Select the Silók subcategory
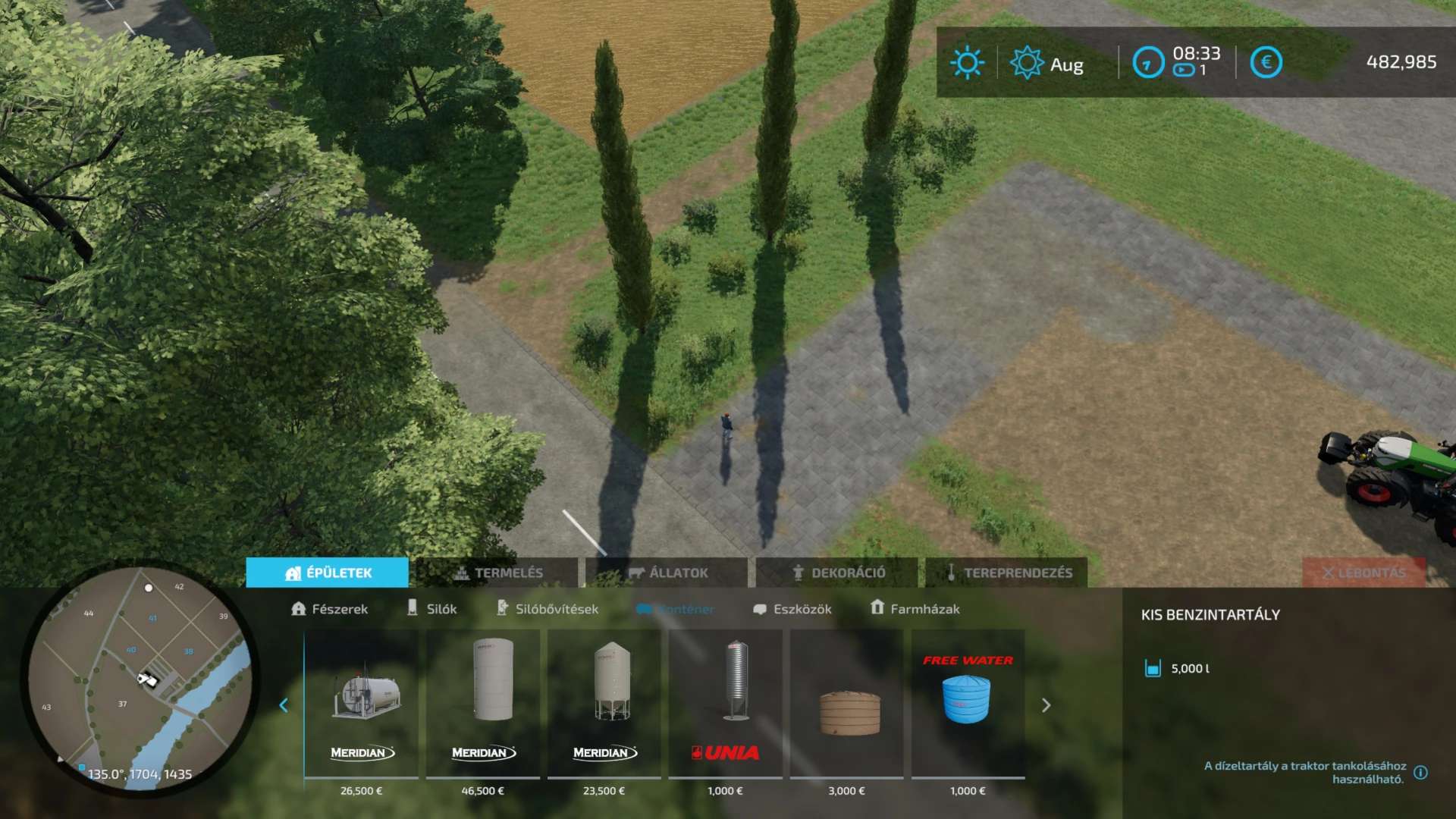Viewport: 1456px width, 819px height. click(432, 609)
